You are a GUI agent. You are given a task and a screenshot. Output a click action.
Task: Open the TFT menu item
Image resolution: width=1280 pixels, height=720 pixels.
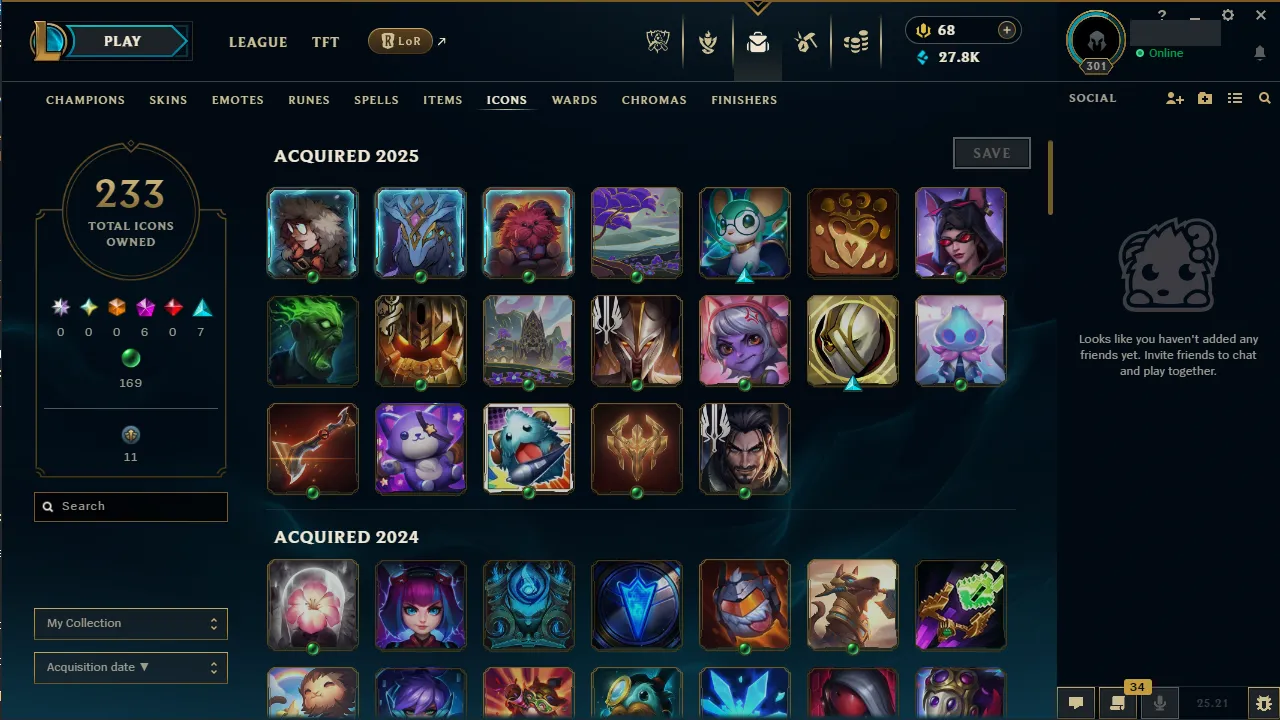coord(325,42)
